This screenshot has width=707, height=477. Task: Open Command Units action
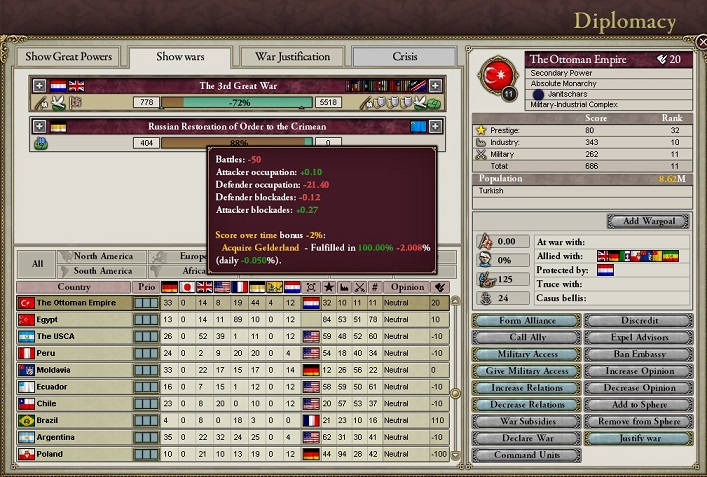tap(525, 456)
